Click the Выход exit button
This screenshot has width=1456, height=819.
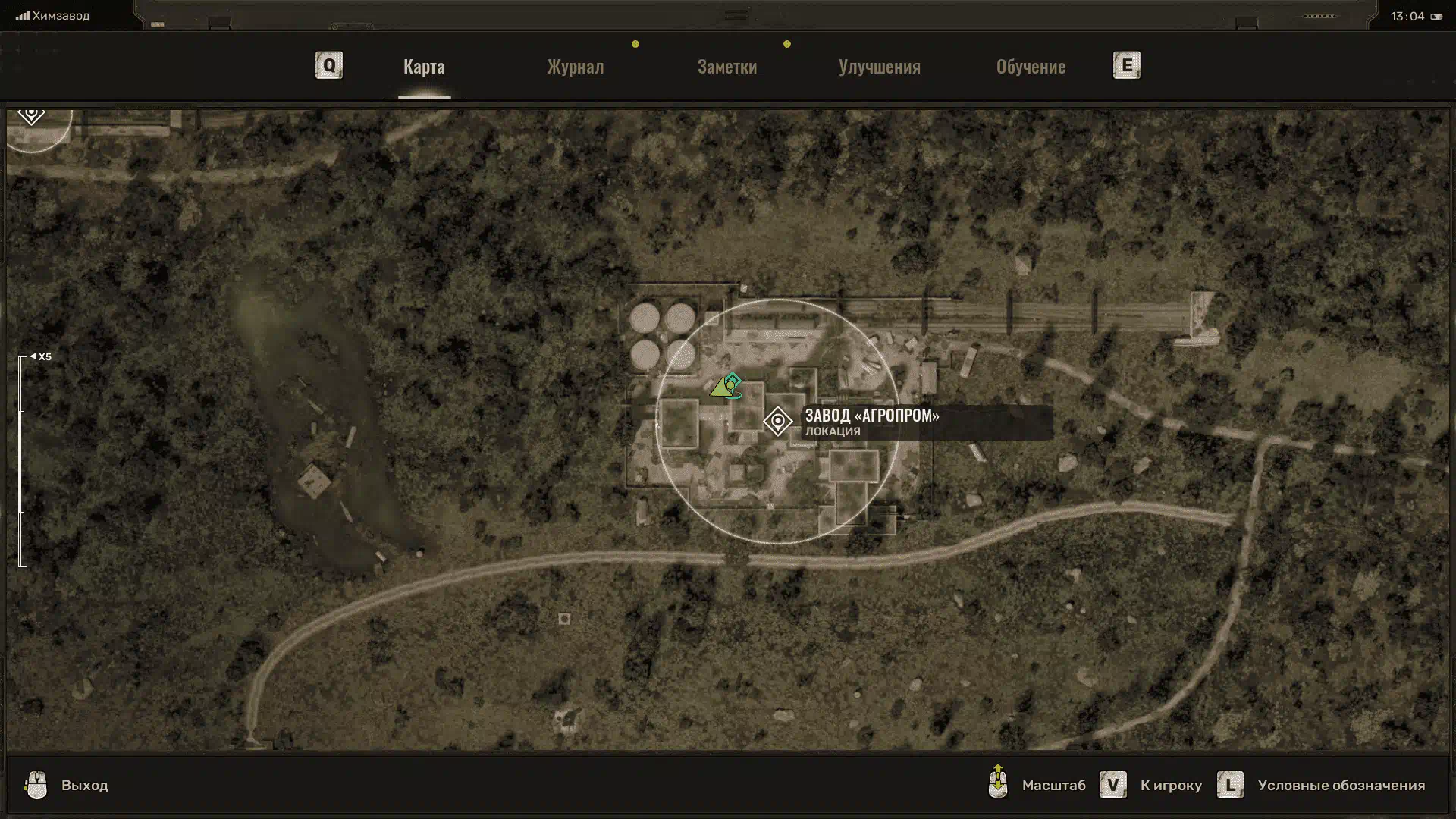point(67,785)
